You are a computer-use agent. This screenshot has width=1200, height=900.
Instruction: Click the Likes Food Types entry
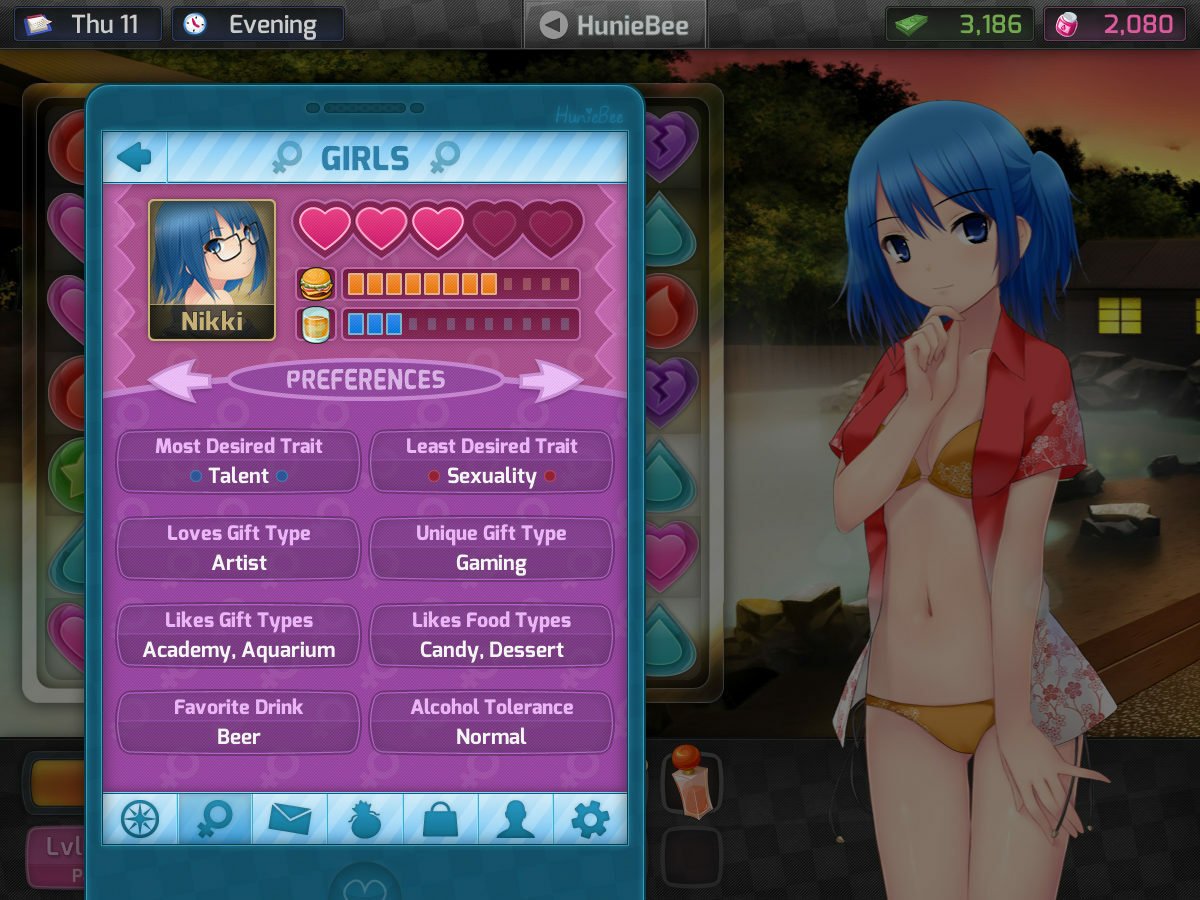pos(491,635)
